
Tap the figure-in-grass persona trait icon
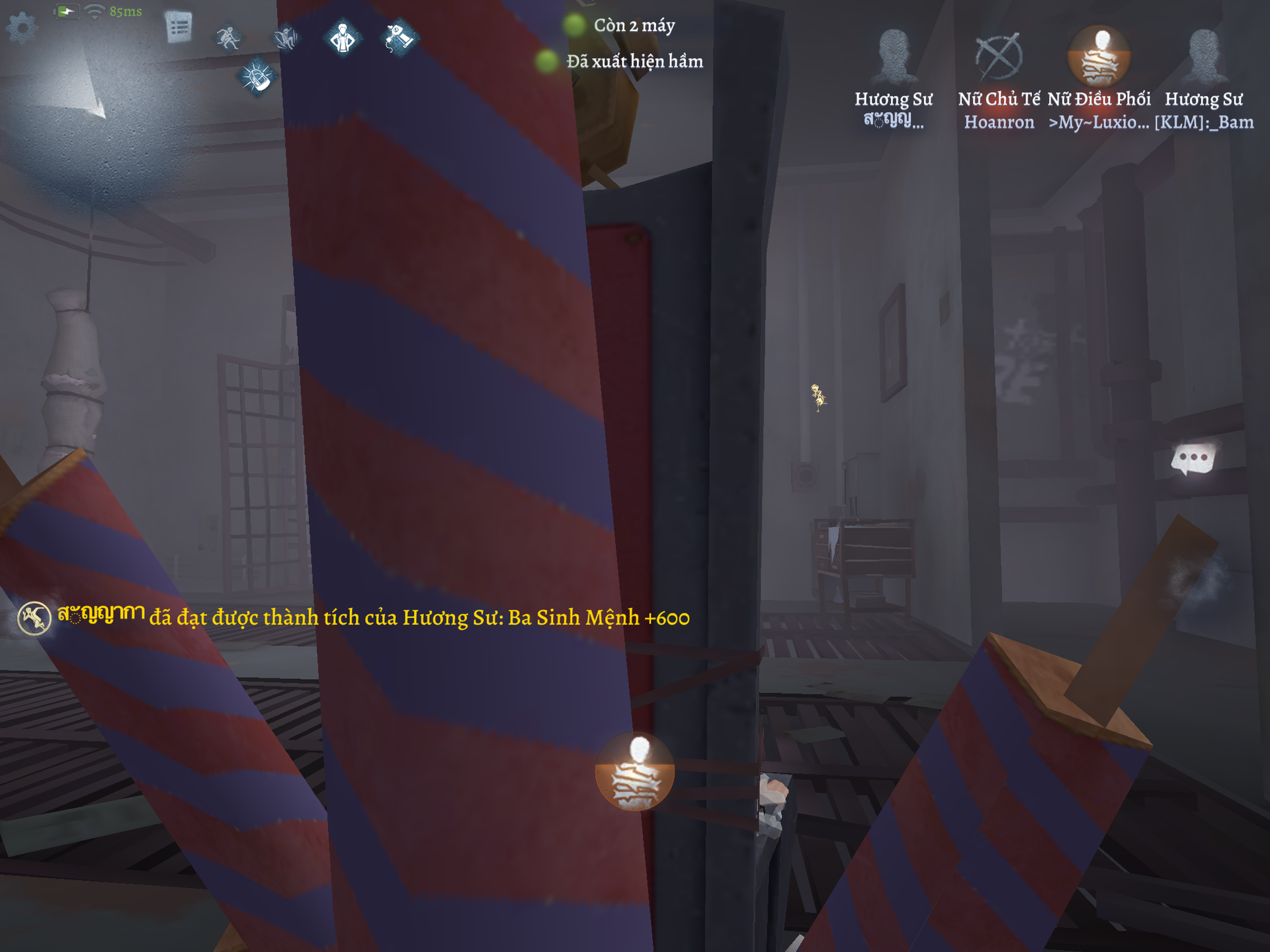pyautogui.click(x=286, y=38)
